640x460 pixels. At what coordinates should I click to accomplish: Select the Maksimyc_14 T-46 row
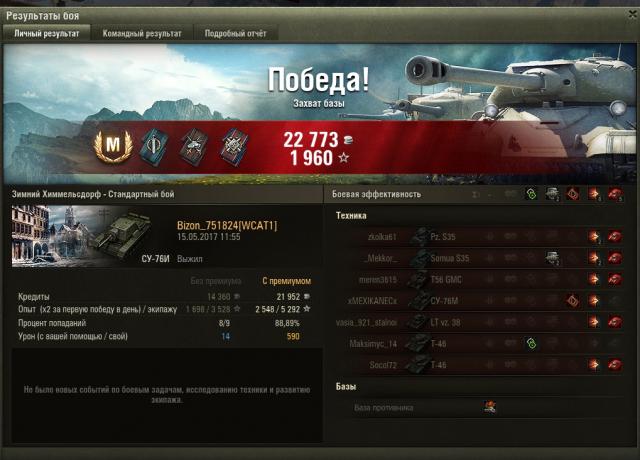(x=480, y=343)
